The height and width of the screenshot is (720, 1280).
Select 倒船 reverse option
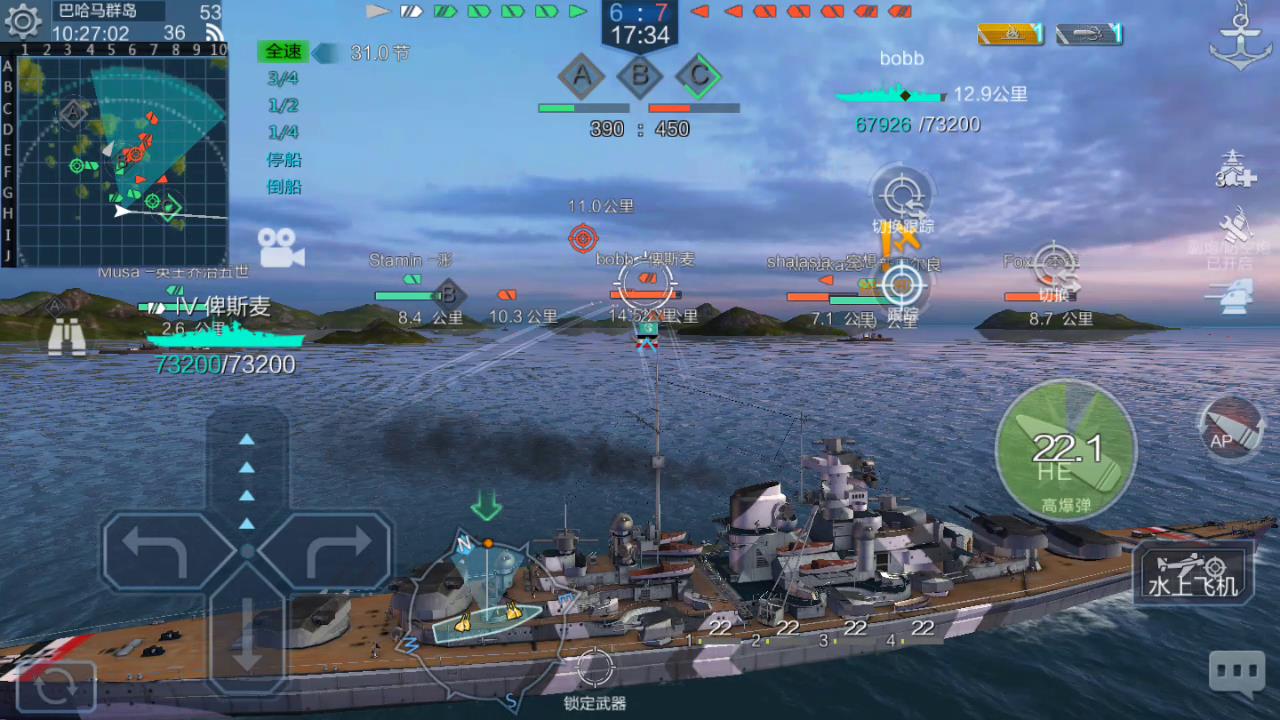click(284, 186)
